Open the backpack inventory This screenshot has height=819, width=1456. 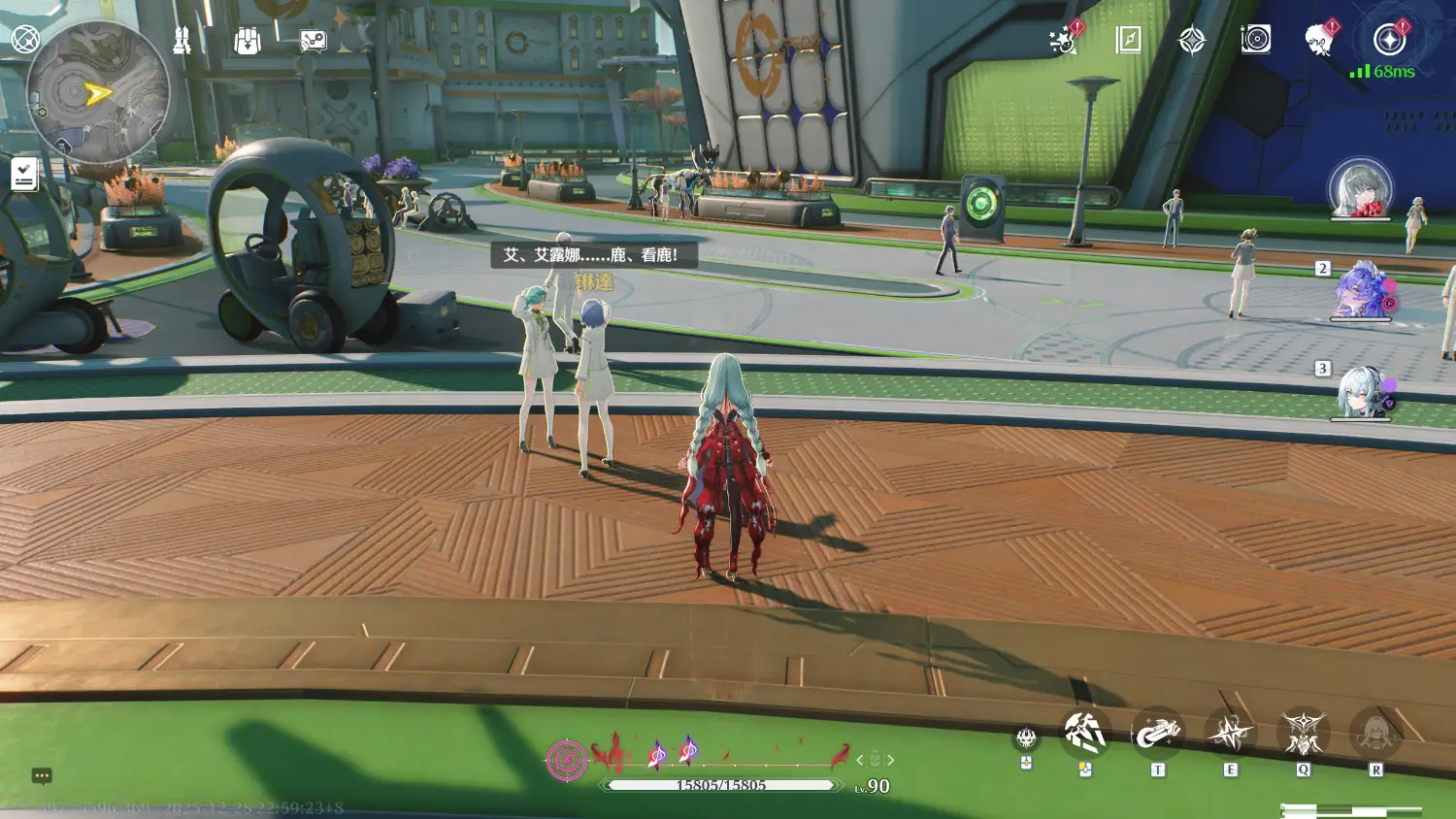(248, 40)
